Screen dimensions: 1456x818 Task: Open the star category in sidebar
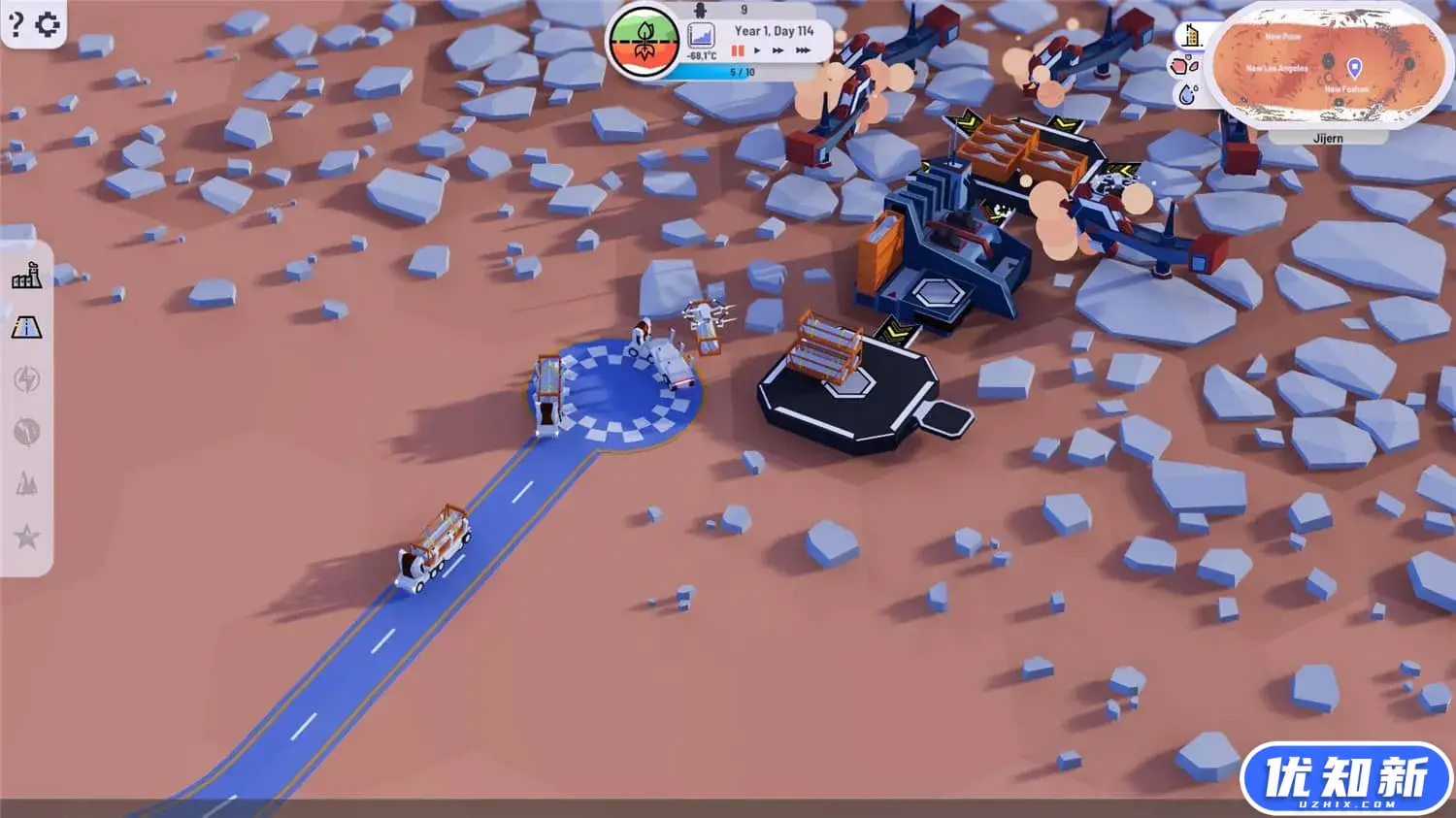pos(26,536)
